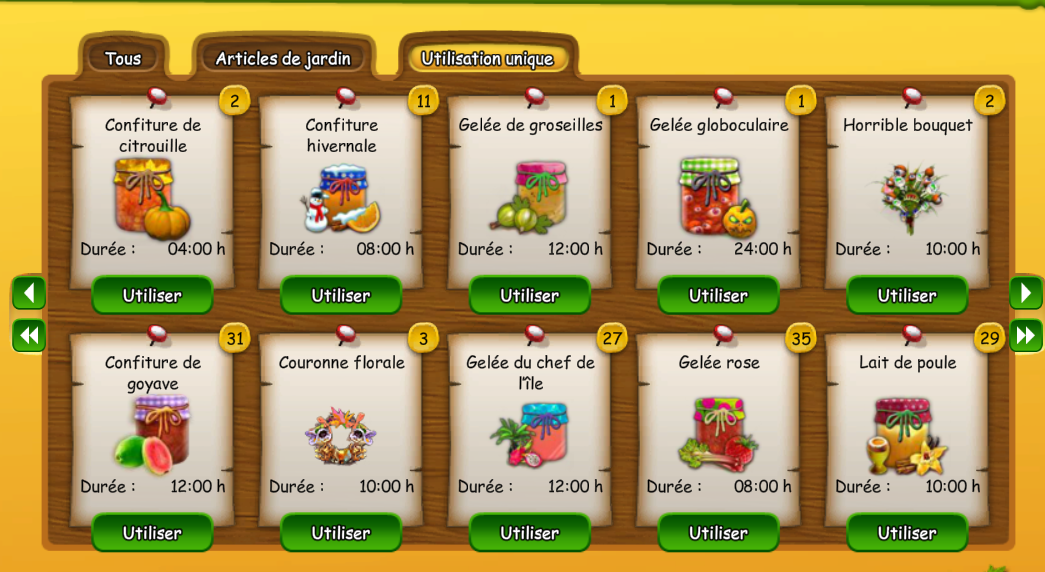Screen dimensions: 1045x572
Task: Use the Horrible bouquet item
Action: click(907, 295)
